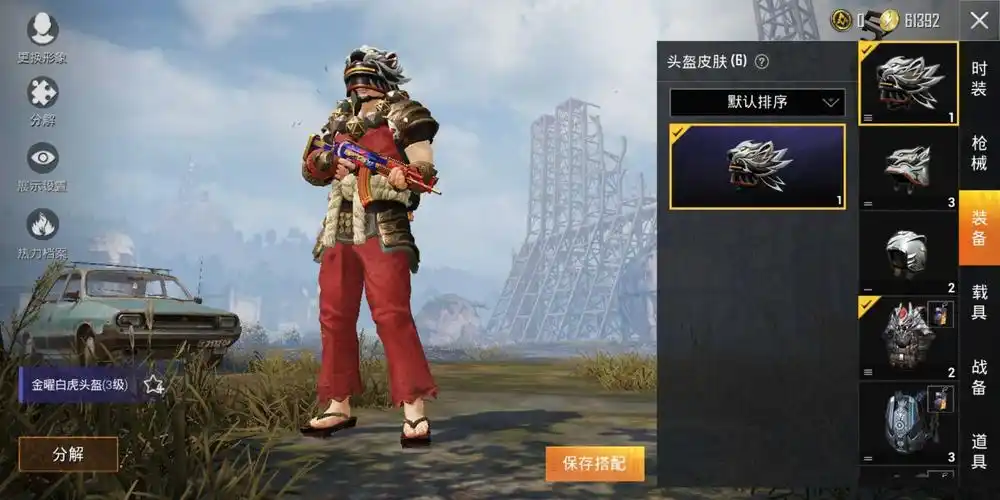Favorite the helmet with the star icon
Image resolution: width=1000 pixels, height=500 pixels.
click(x=153, y=384)
